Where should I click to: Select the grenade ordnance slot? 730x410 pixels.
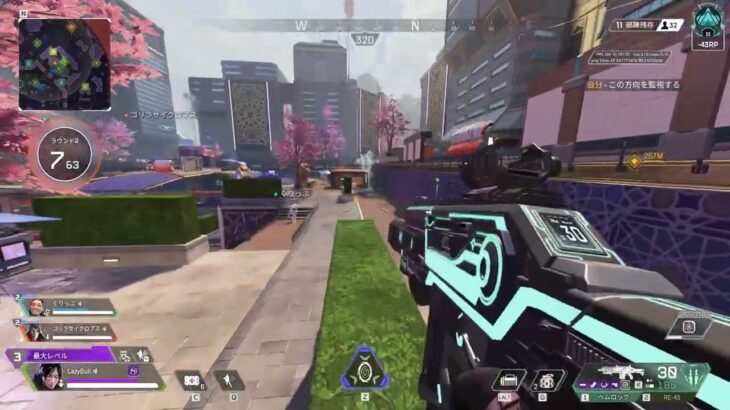coord(546,381)
